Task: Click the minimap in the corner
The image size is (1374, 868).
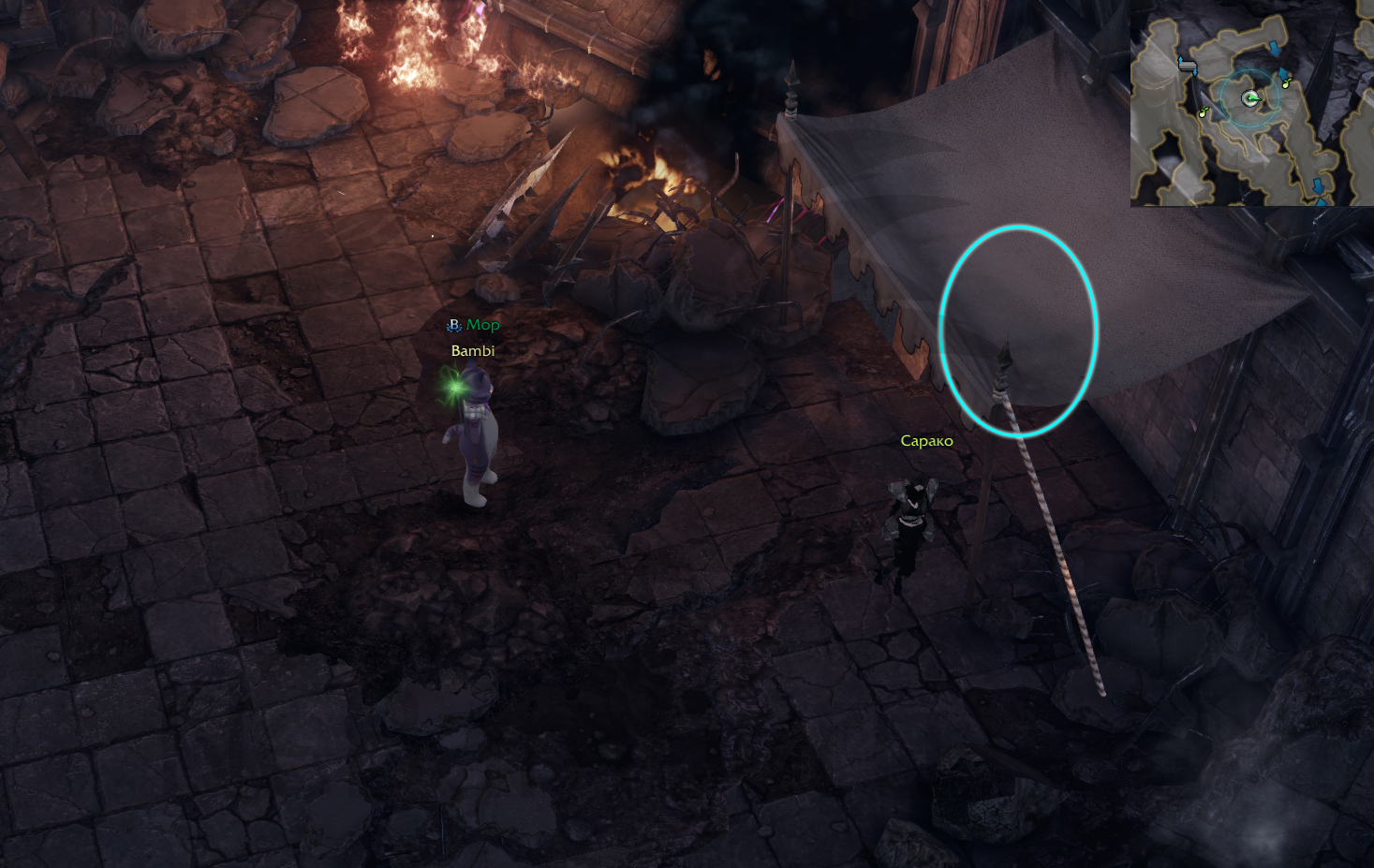Action: pyautogui.click(x=1251, y=103)
